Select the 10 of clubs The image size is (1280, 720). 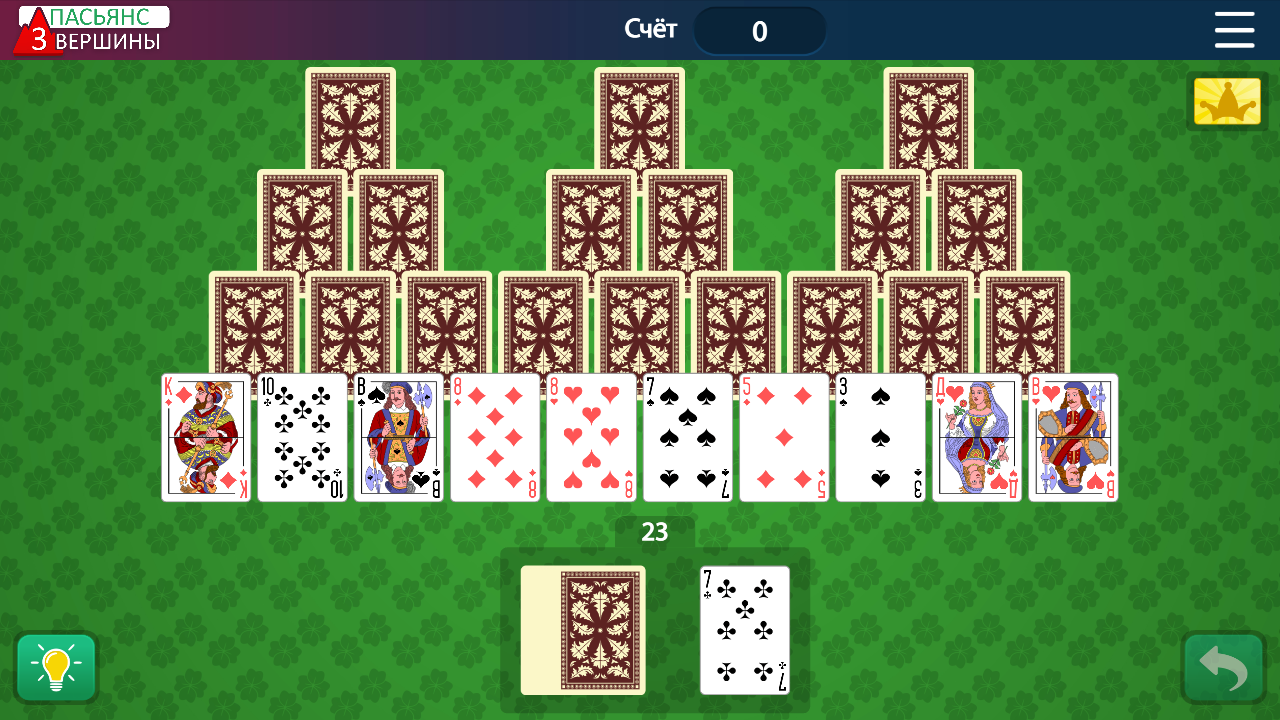pyautogui.click(x=303, y=438)
